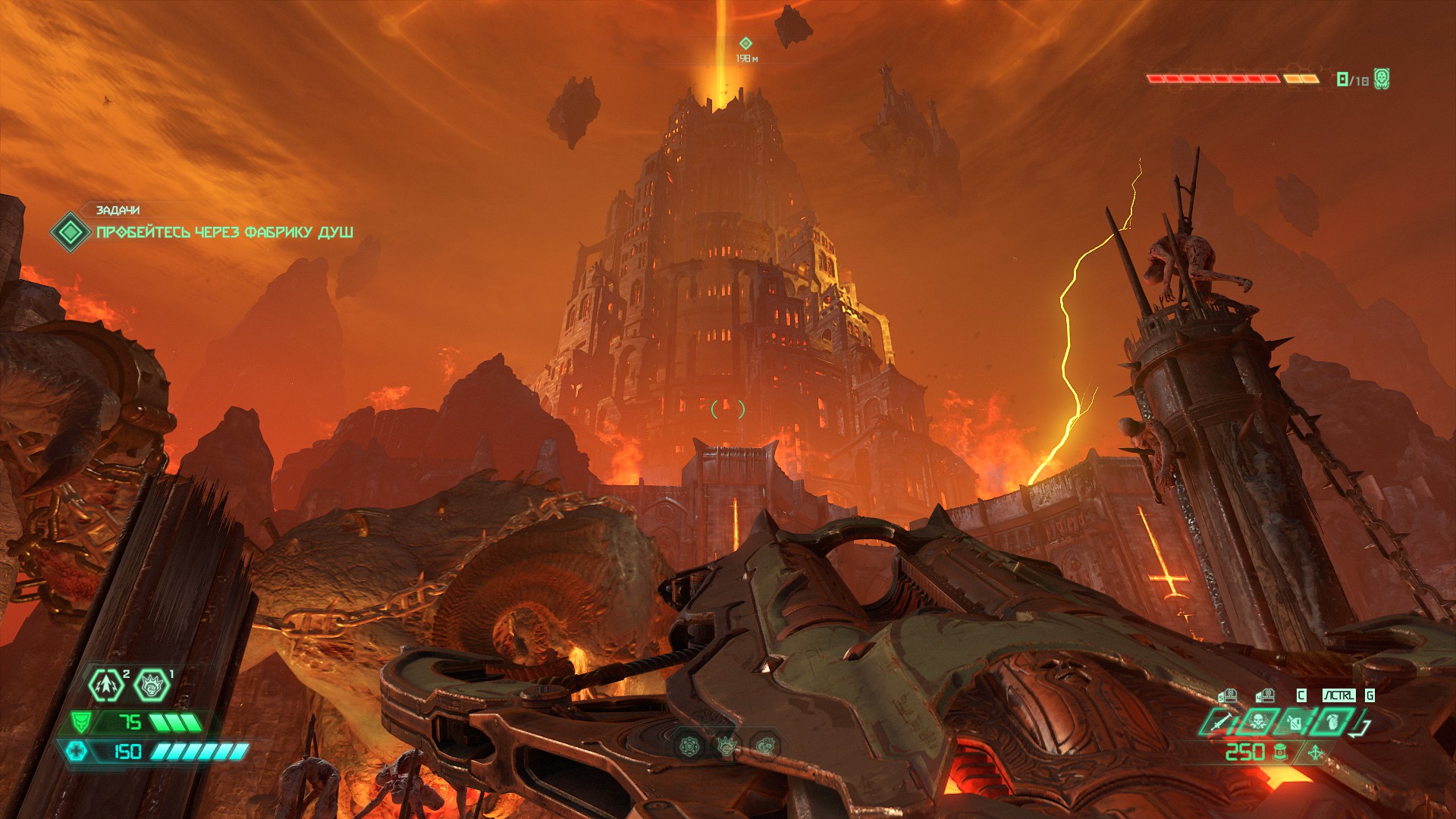
Task: Click the waypoint marker showing 198 м
Action: tap(745, 44)
